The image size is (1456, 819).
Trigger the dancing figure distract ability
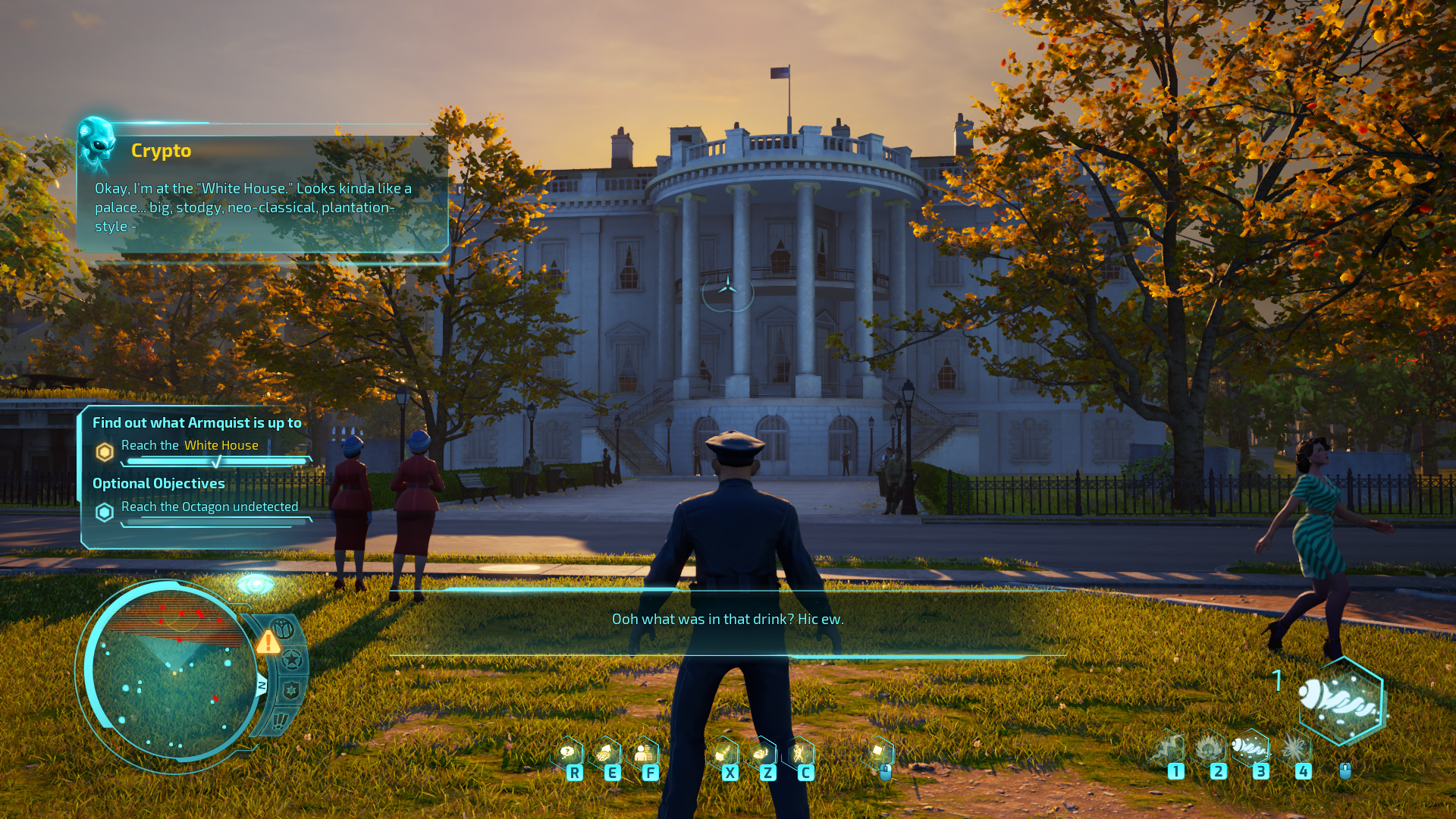799,752
